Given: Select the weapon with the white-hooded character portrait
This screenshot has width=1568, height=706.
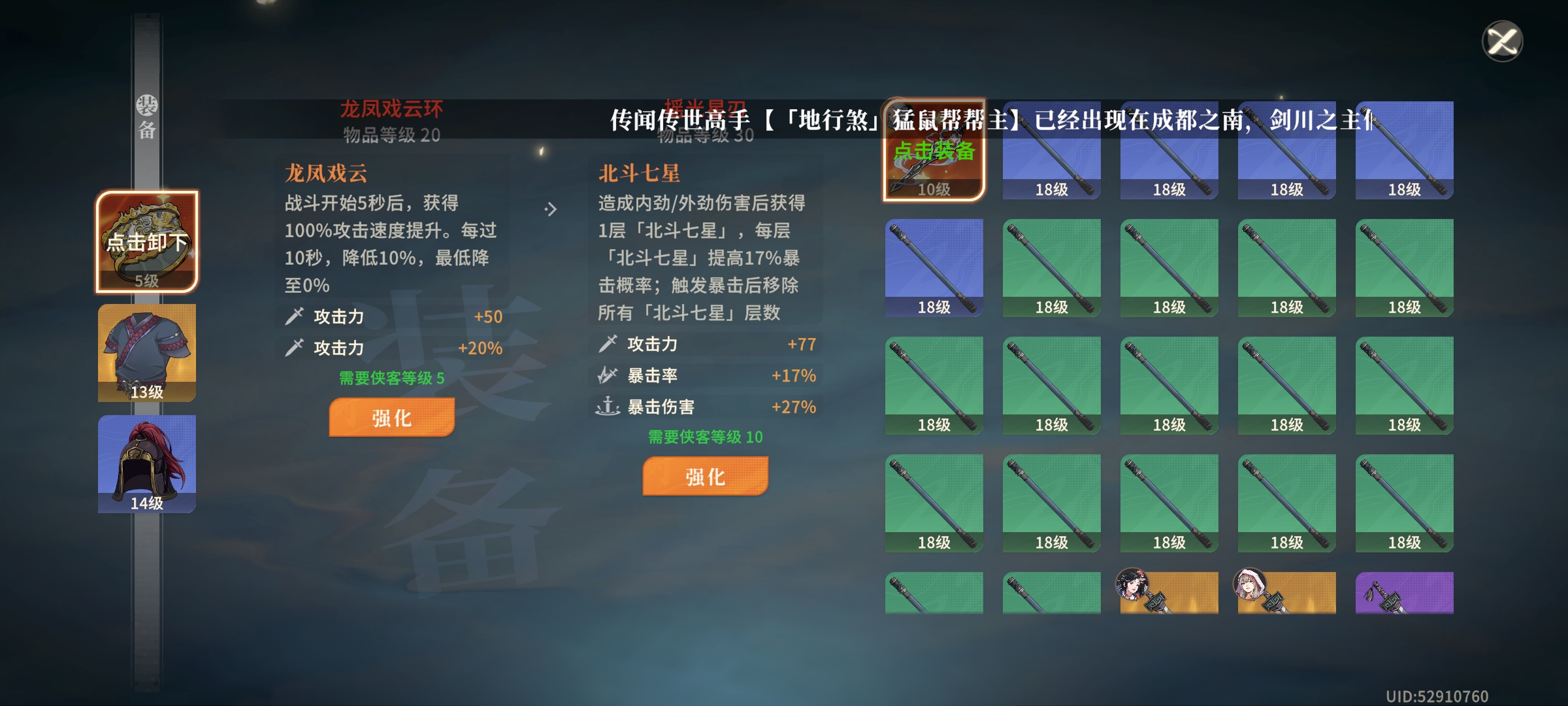Looking at the screenshot, I should [1286, 592].
